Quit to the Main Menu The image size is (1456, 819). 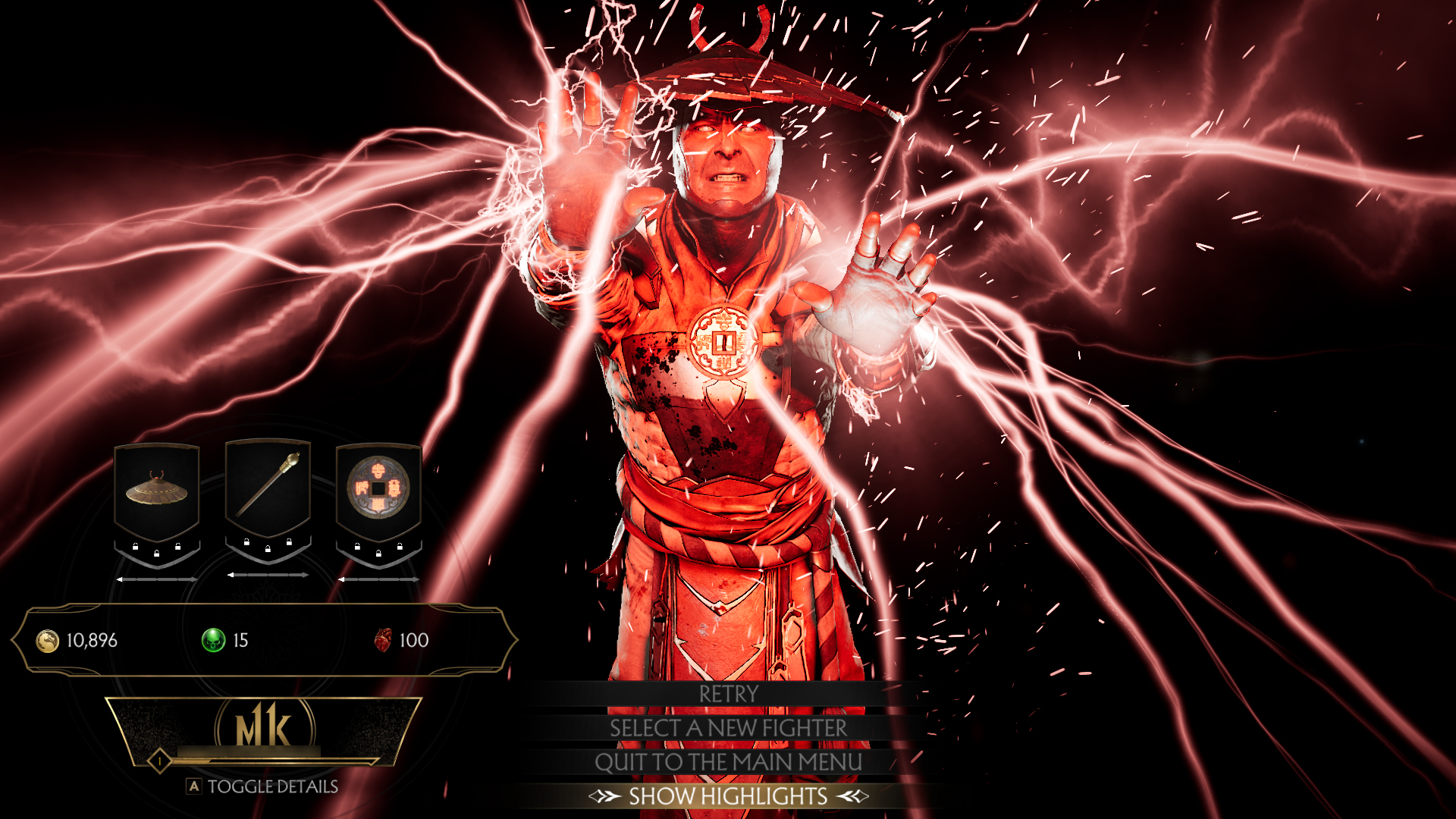(728, 762)
